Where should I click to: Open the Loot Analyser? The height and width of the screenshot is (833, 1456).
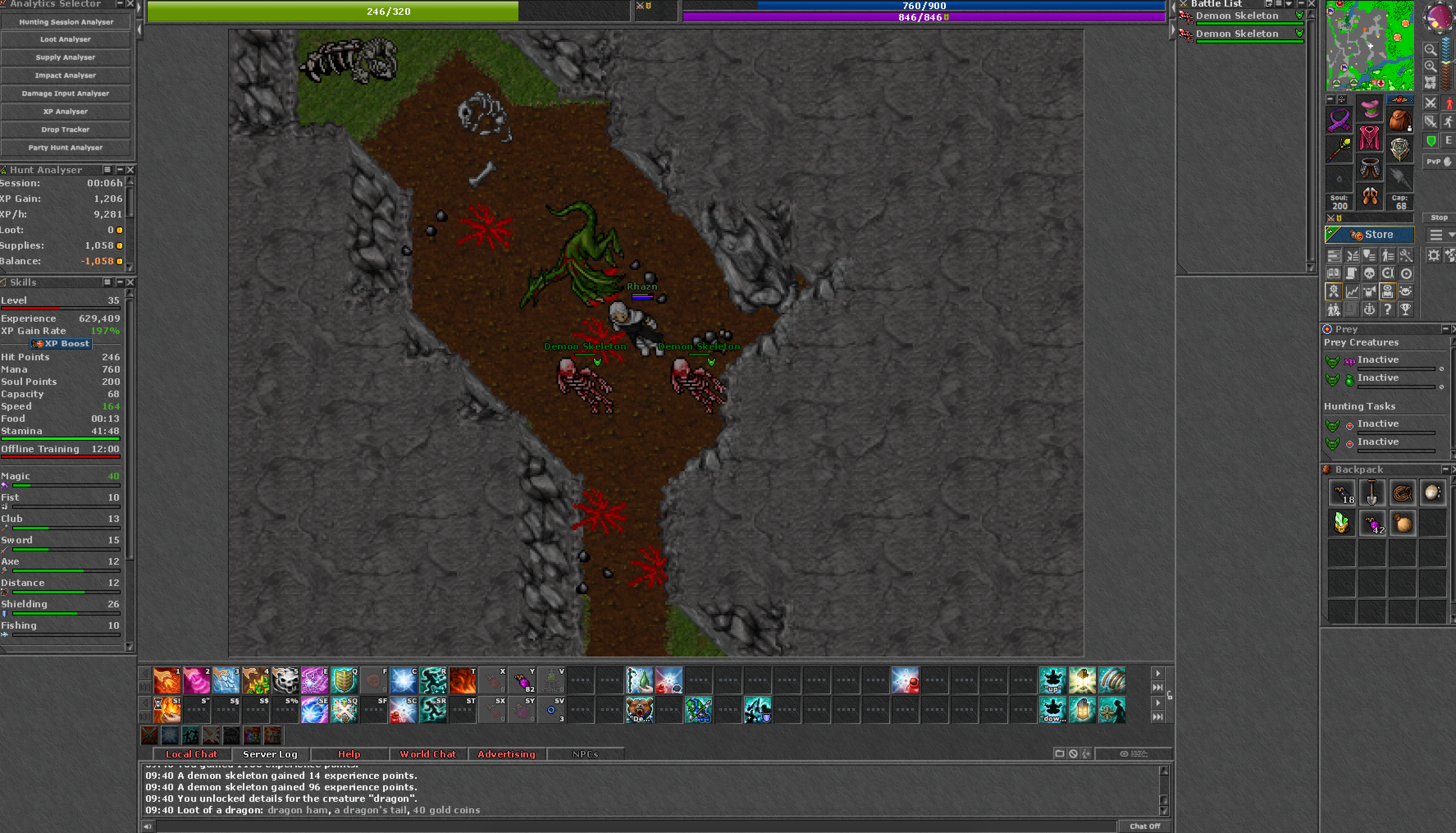(x=66, y=39)
